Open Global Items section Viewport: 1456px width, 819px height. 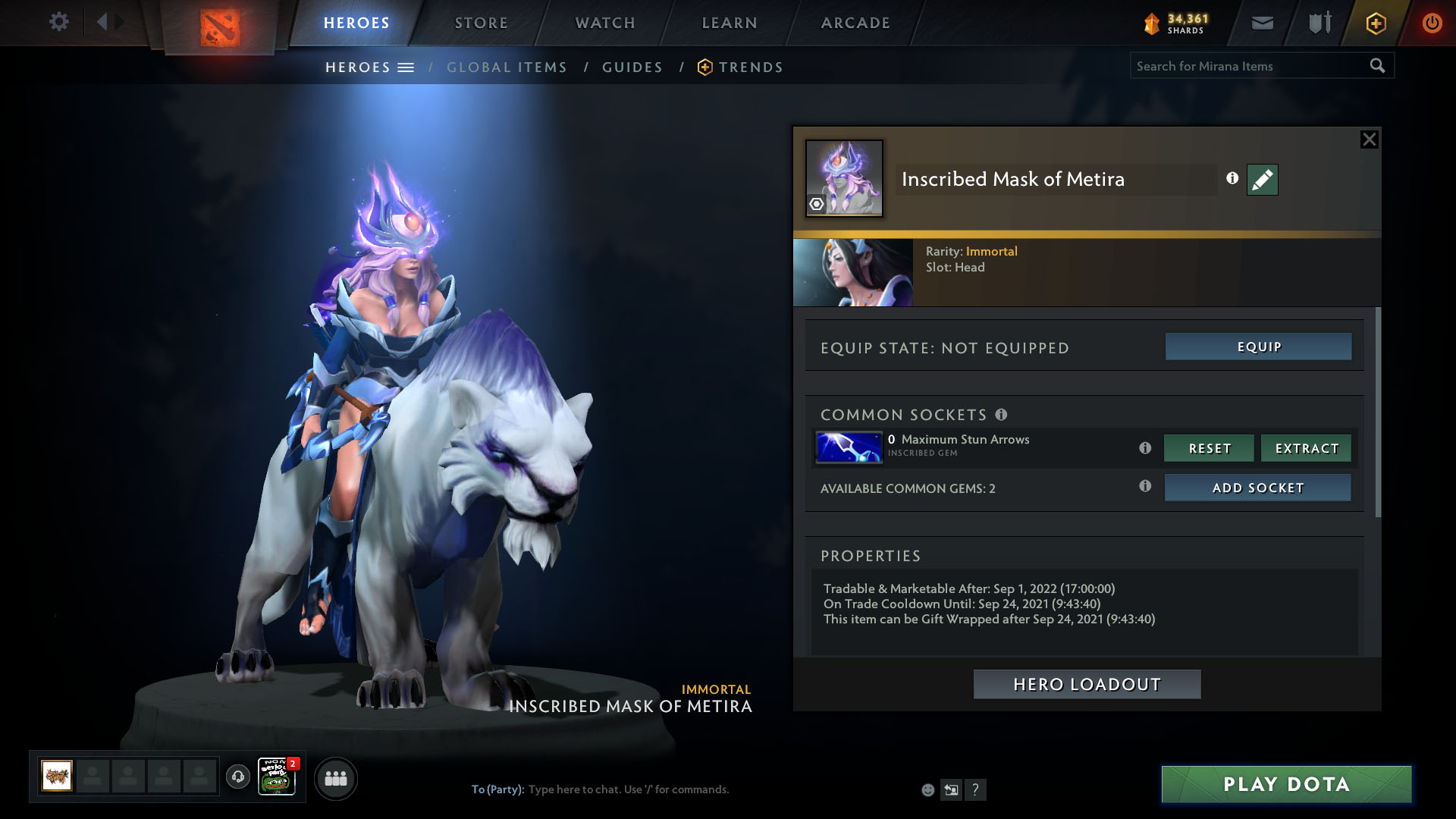[507, 67]
